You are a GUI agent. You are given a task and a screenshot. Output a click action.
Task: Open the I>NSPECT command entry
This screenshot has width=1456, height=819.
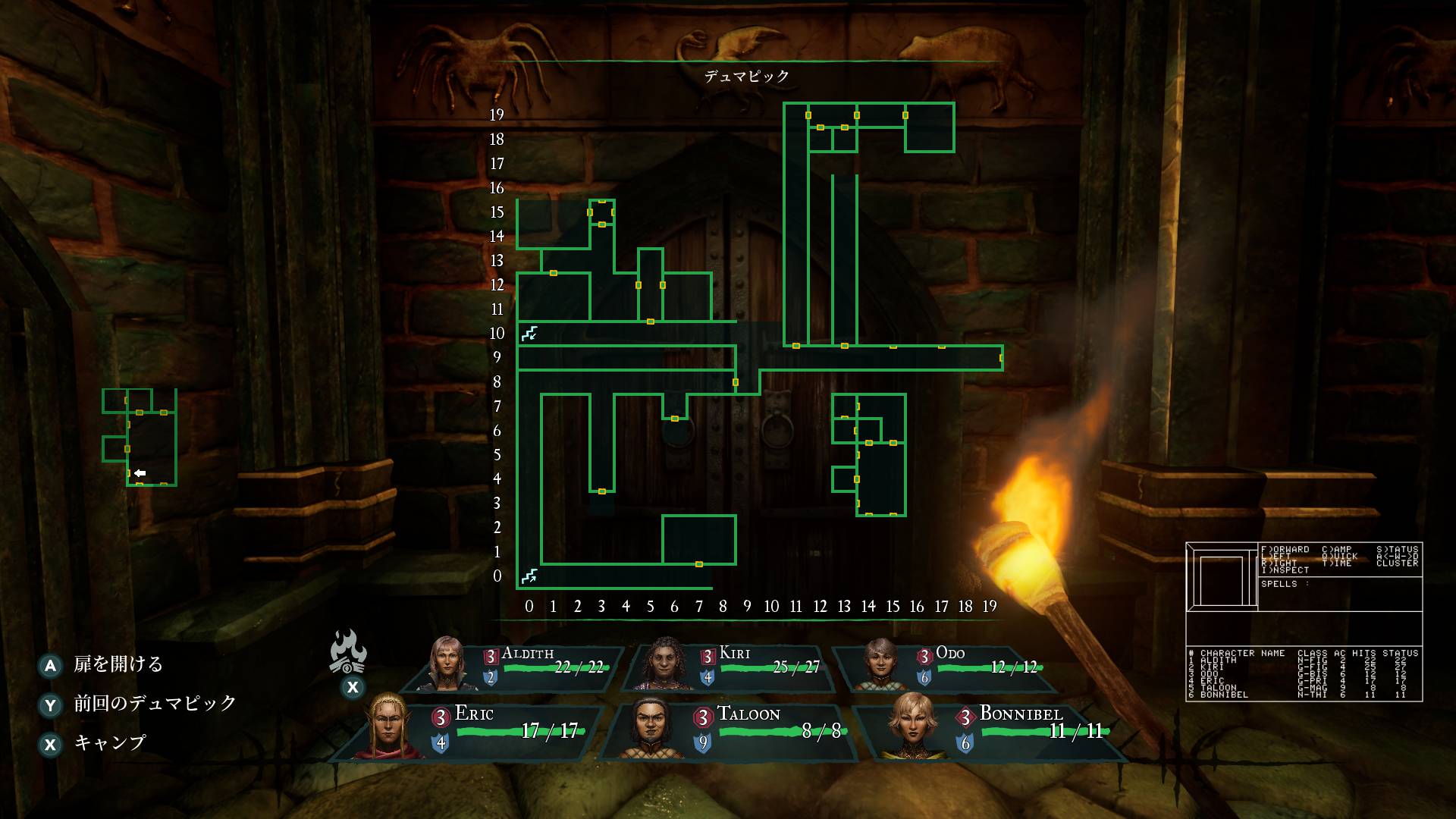click(1285, 570)
